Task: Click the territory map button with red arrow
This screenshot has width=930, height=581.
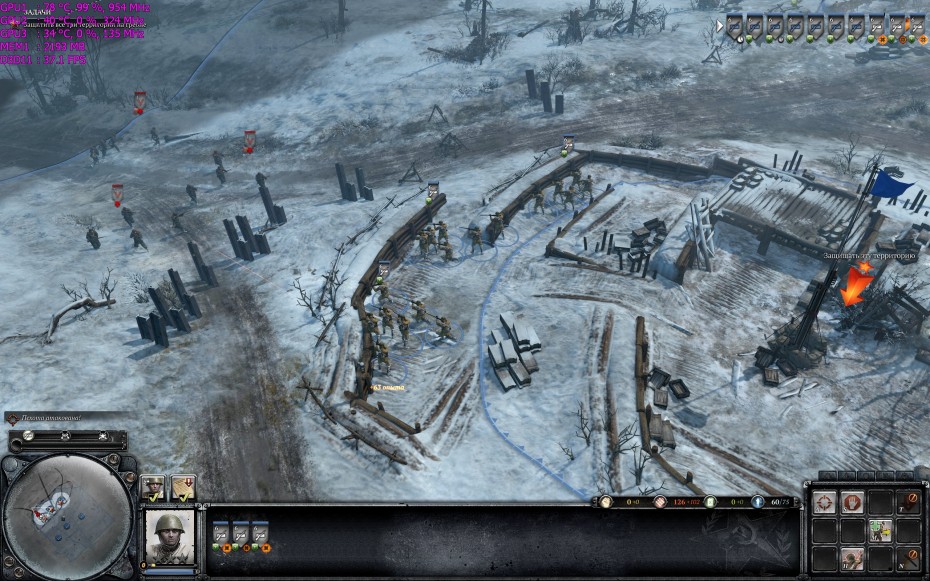Action: [x=182, y=487]
